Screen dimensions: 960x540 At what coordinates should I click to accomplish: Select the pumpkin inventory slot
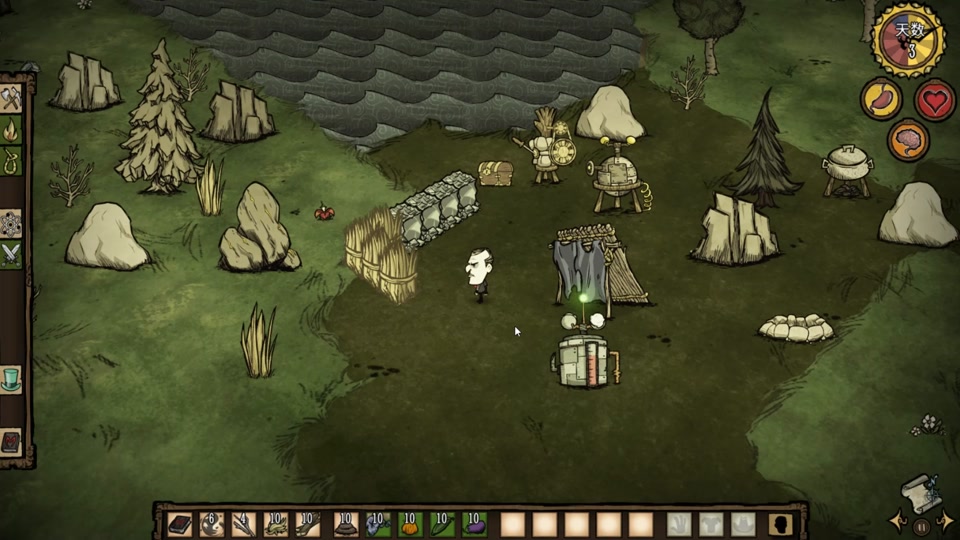click(x=409, y=524)
